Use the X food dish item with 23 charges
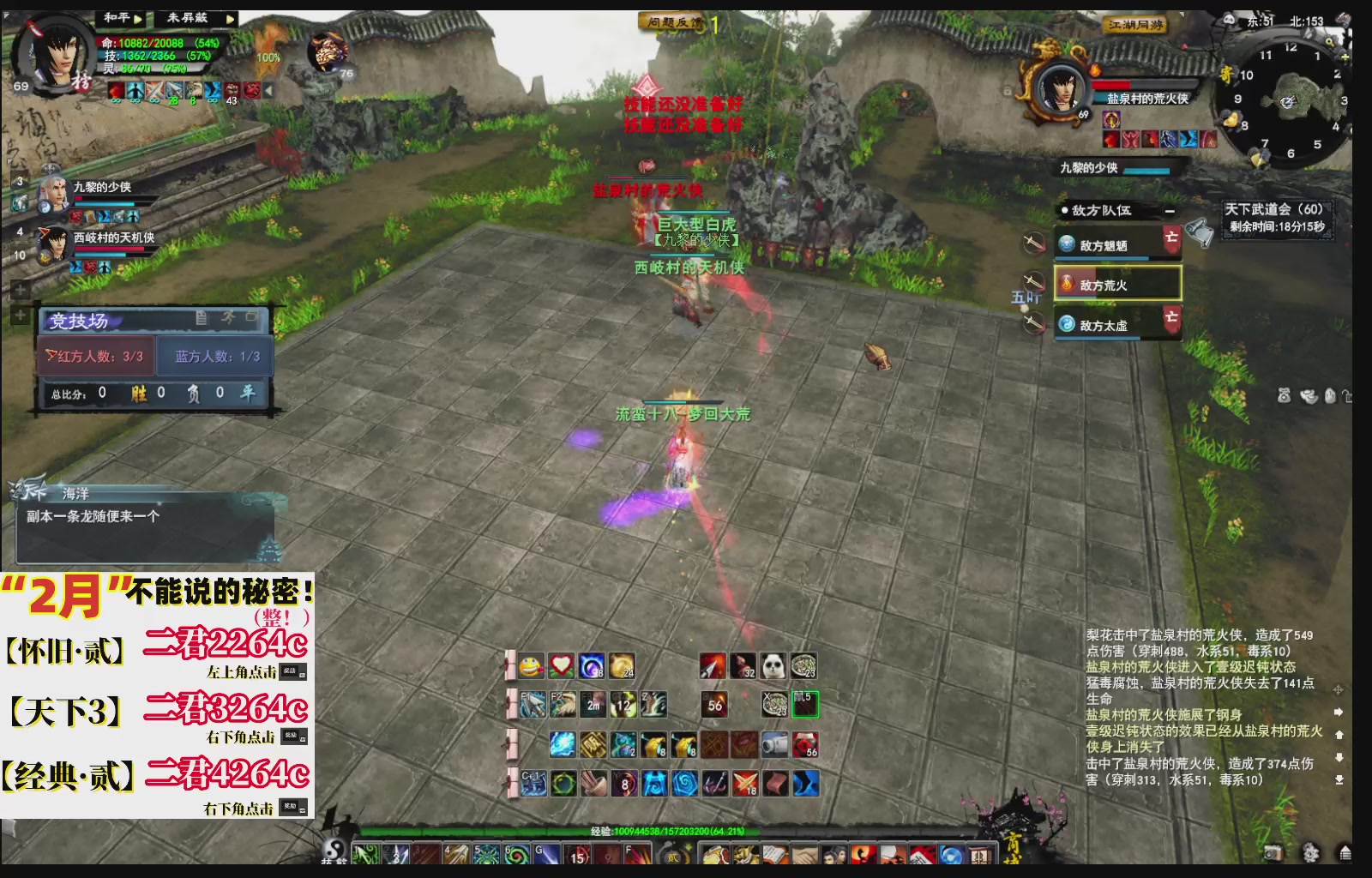 [x=774, y=705]
